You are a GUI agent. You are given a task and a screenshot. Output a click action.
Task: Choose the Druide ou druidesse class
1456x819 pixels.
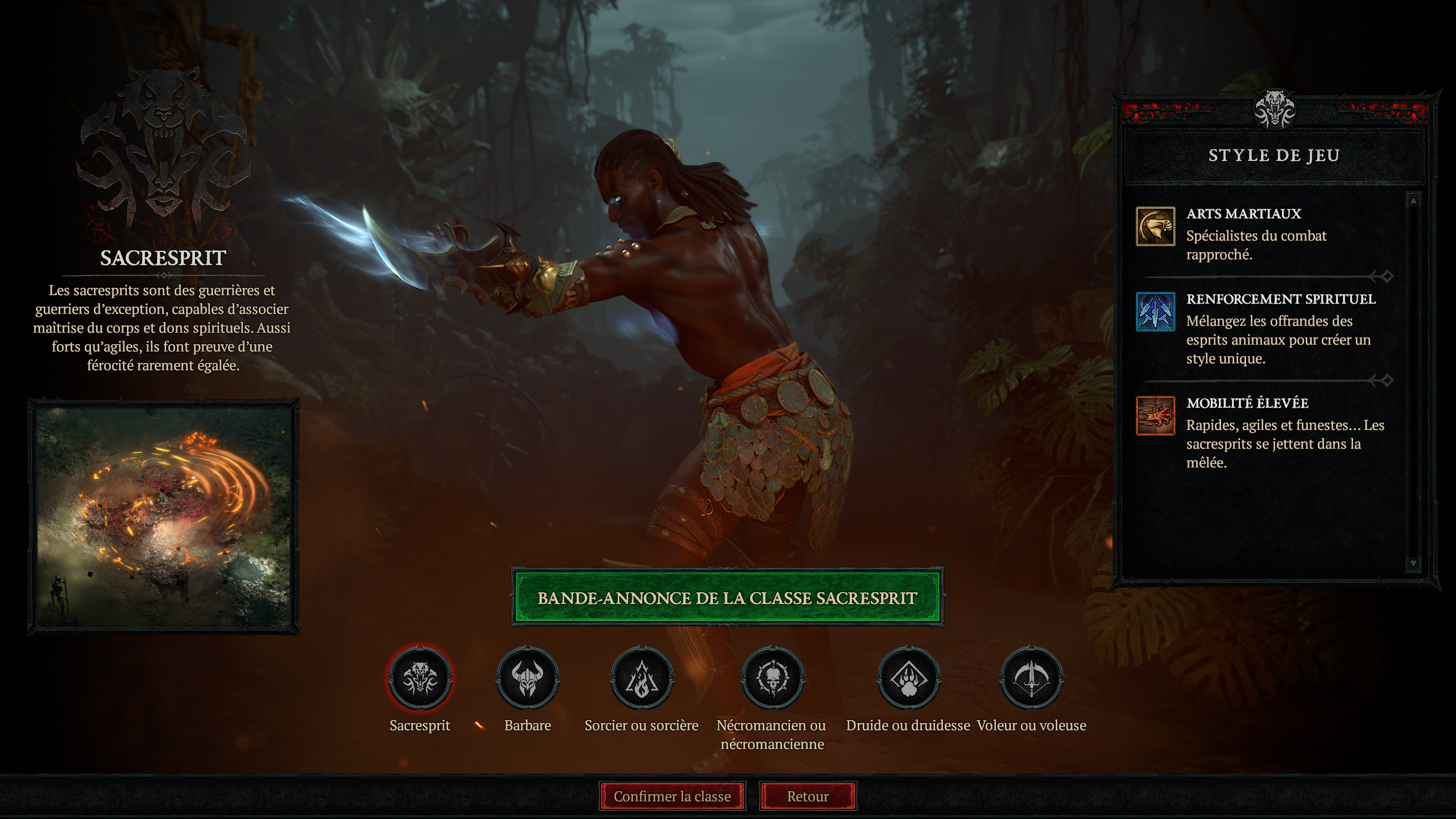tap(908, 678)
